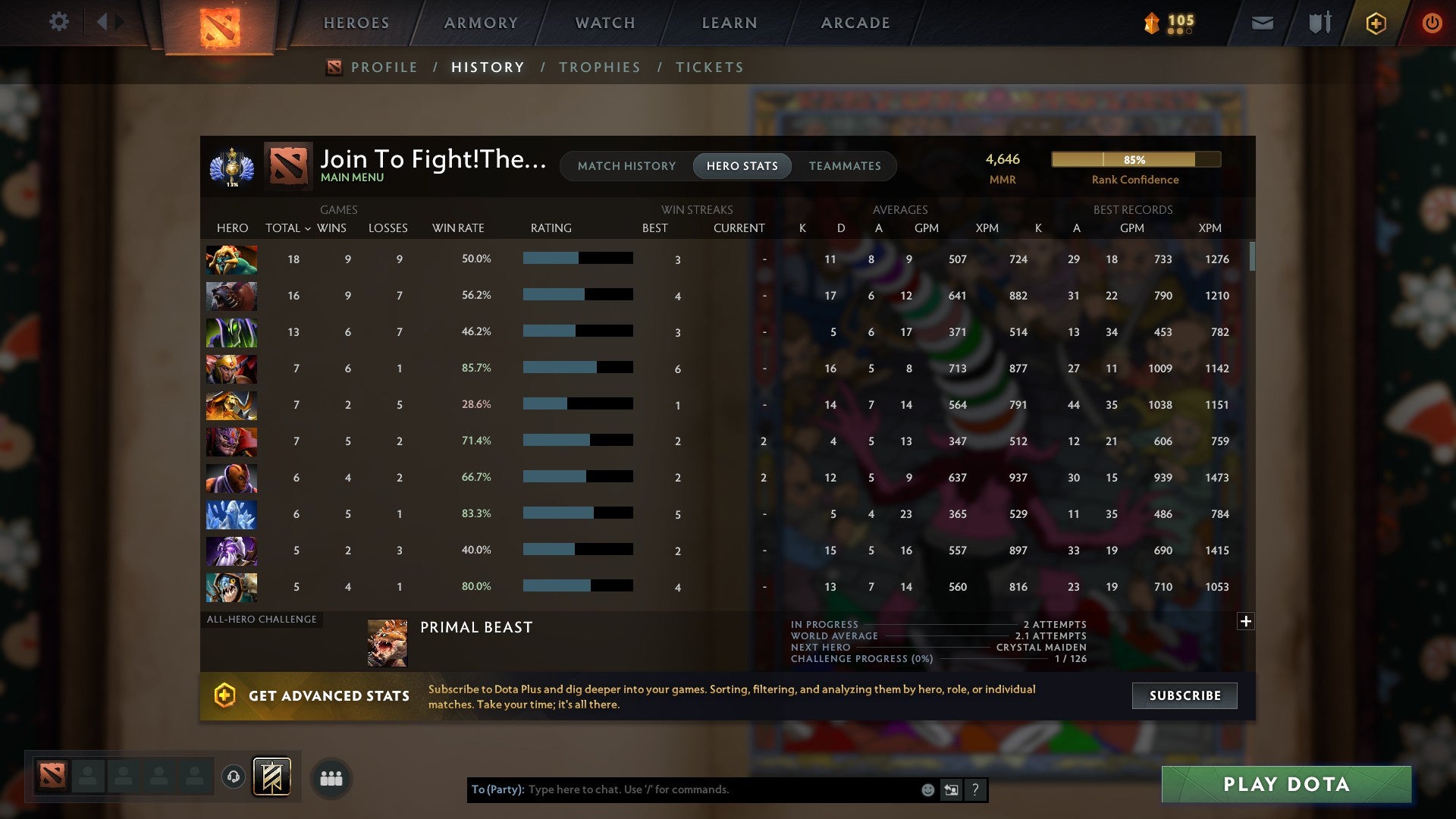Image resolution: width=1456 pixels, height=819 pixels.
Task: Enable party voice chat with the headset icon
Action: pyautogui.click(x=234, y=778)
